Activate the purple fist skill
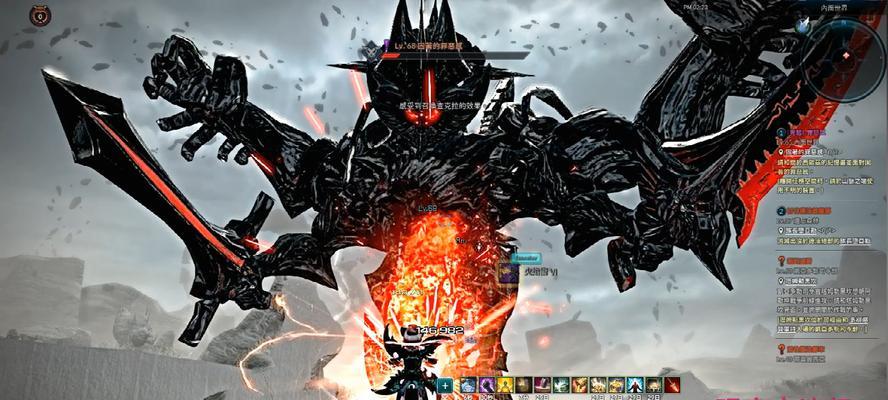 [486, 385]
